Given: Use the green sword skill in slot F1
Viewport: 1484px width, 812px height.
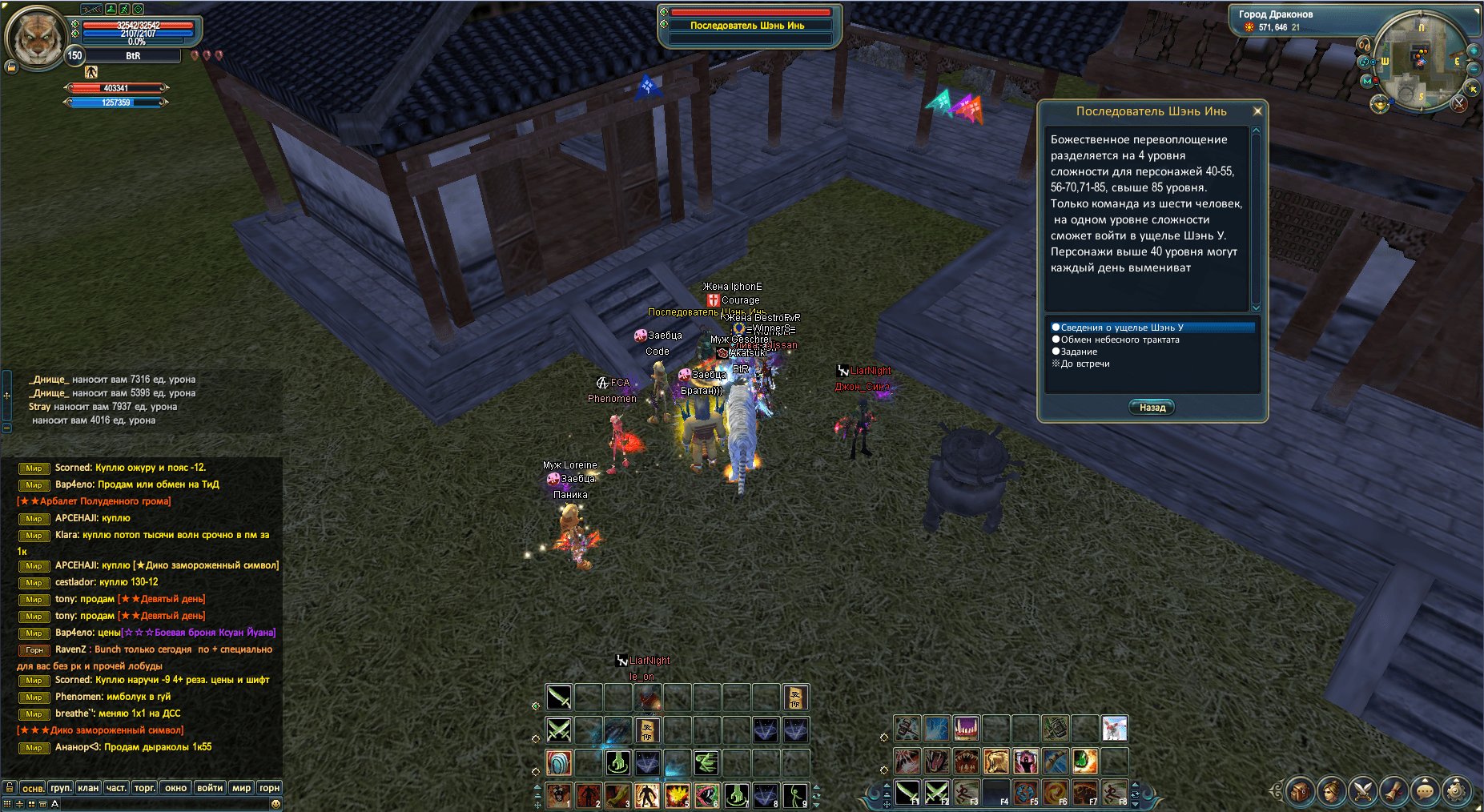Looking at the screenshot, I should (907, 792).
